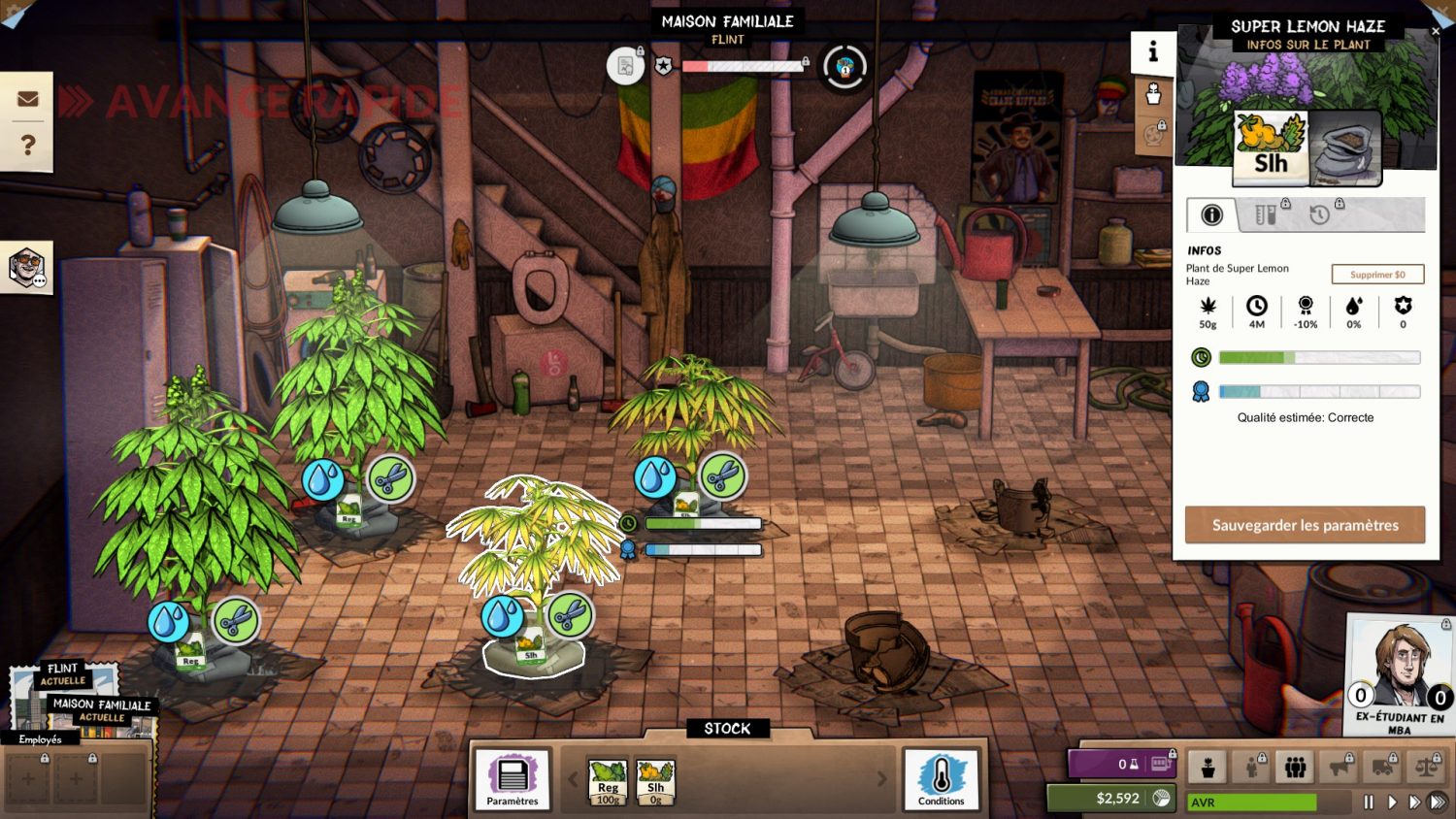Viewport: 1456px width, 819px height.
Task: Save the plant settings with Sauvegarder les paramètres
Action: tap(1305, 525)
